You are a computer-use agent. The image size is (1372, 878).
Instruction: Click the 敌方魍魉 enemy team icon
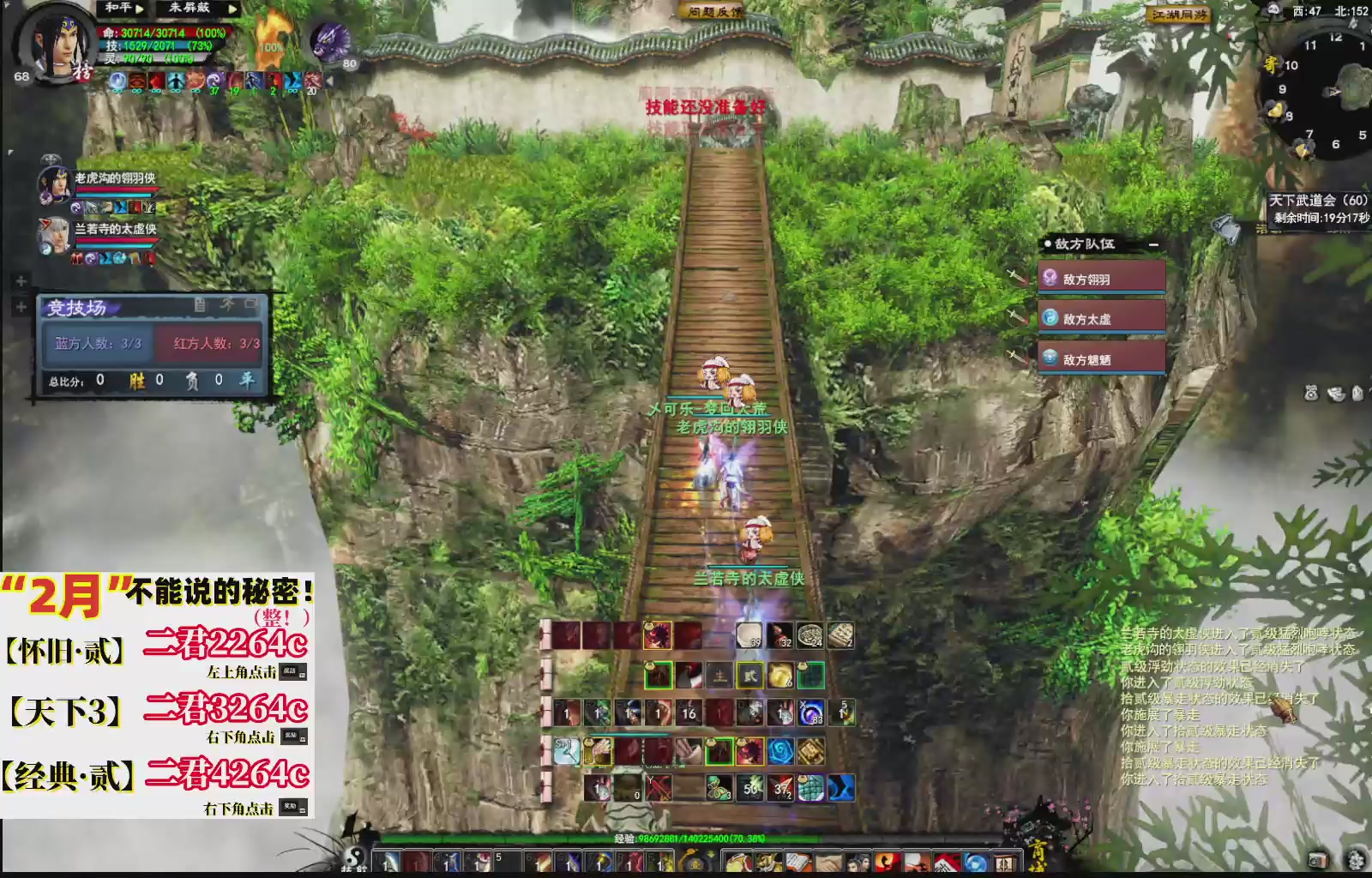[1050, 358]
